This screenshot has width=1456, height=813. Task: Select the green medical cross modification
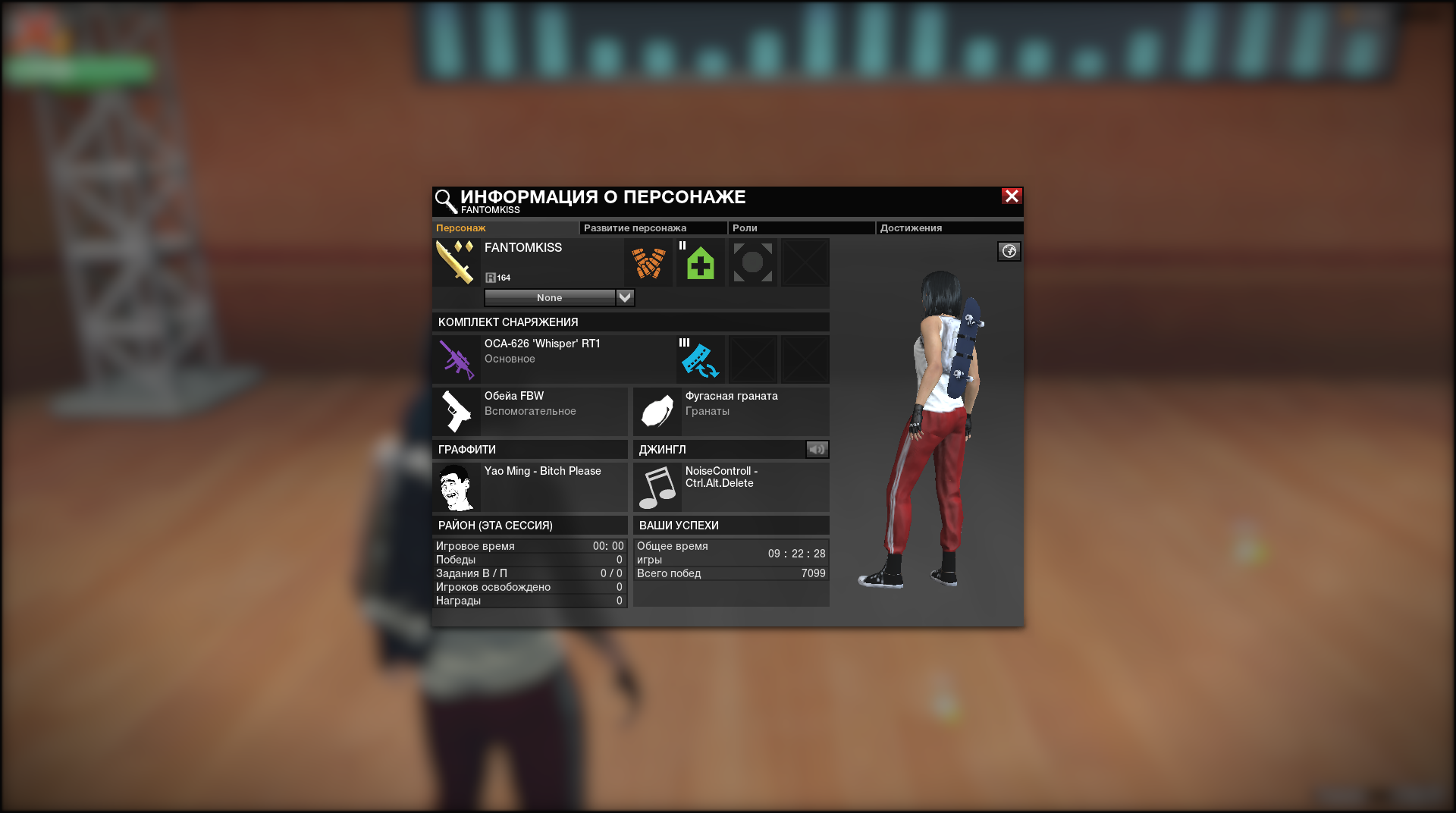[x=701, y=263]
